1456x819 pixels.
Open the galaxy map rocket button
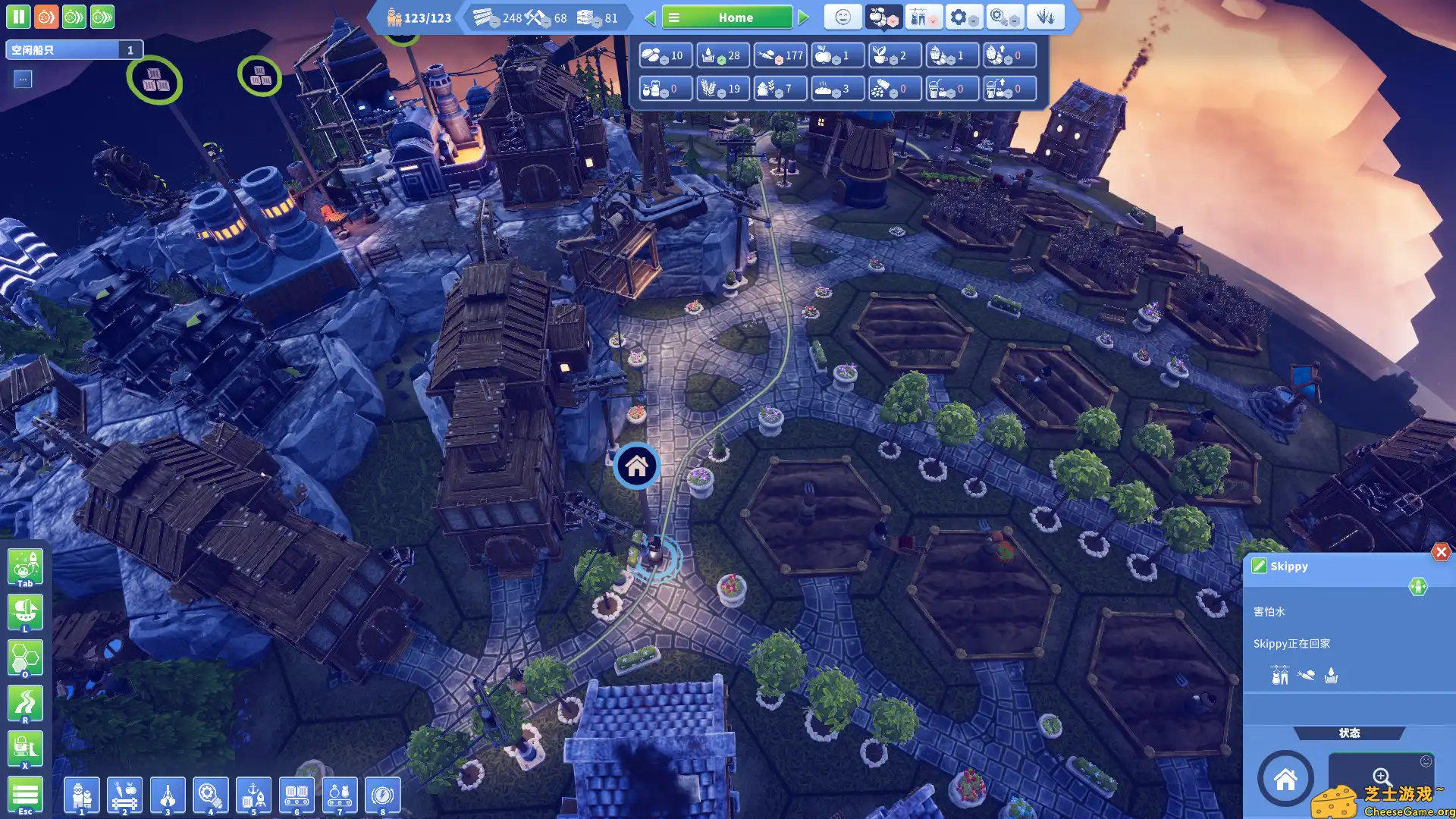[x=25, y=567]
